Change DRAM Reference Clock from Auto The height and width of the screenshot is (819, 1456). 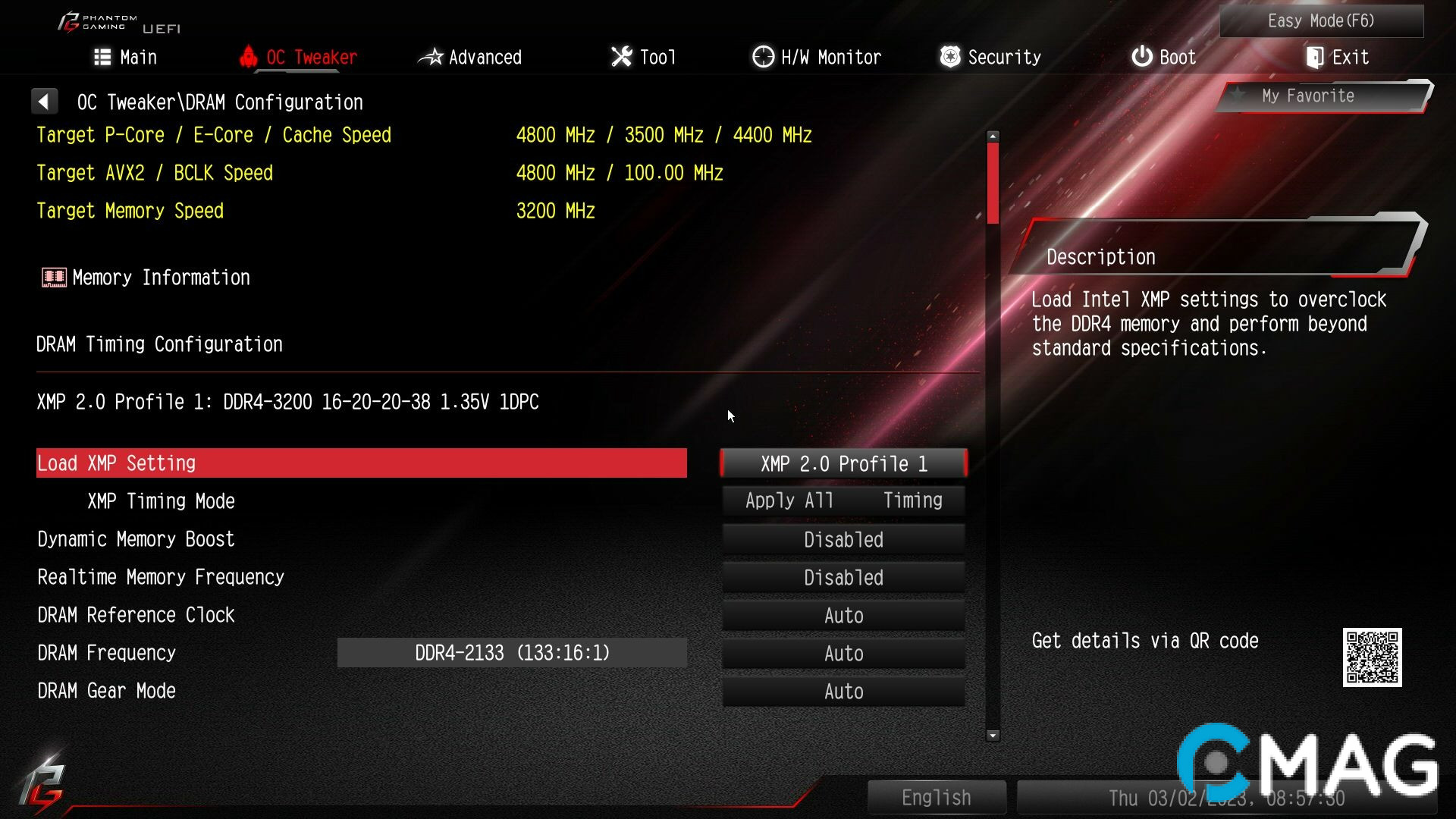click(x=843, y=615)
